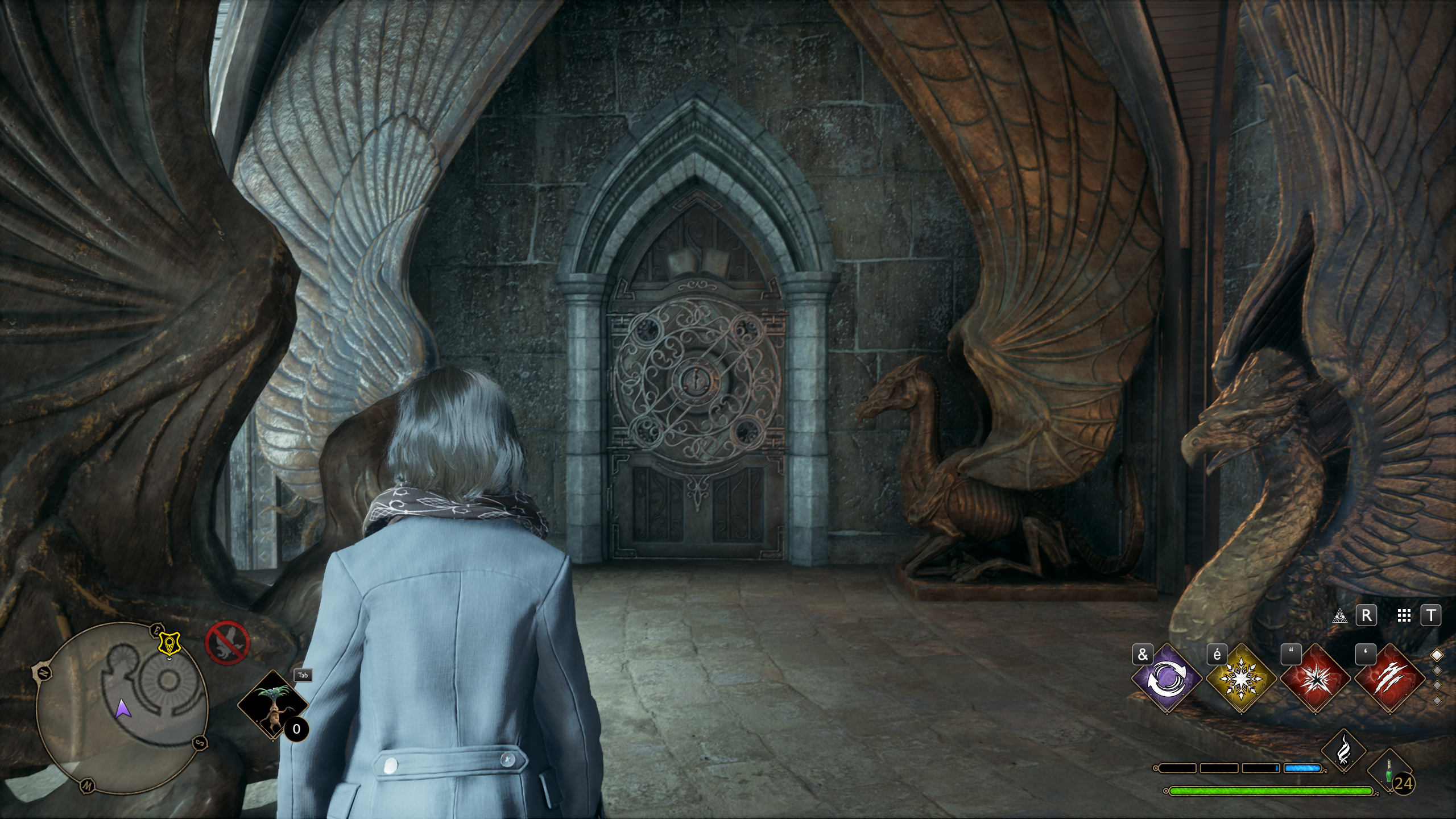The image size is (1456, 819).
Task: Select the yellow quest marker on minimap
Action: click(x=168, y=643)
